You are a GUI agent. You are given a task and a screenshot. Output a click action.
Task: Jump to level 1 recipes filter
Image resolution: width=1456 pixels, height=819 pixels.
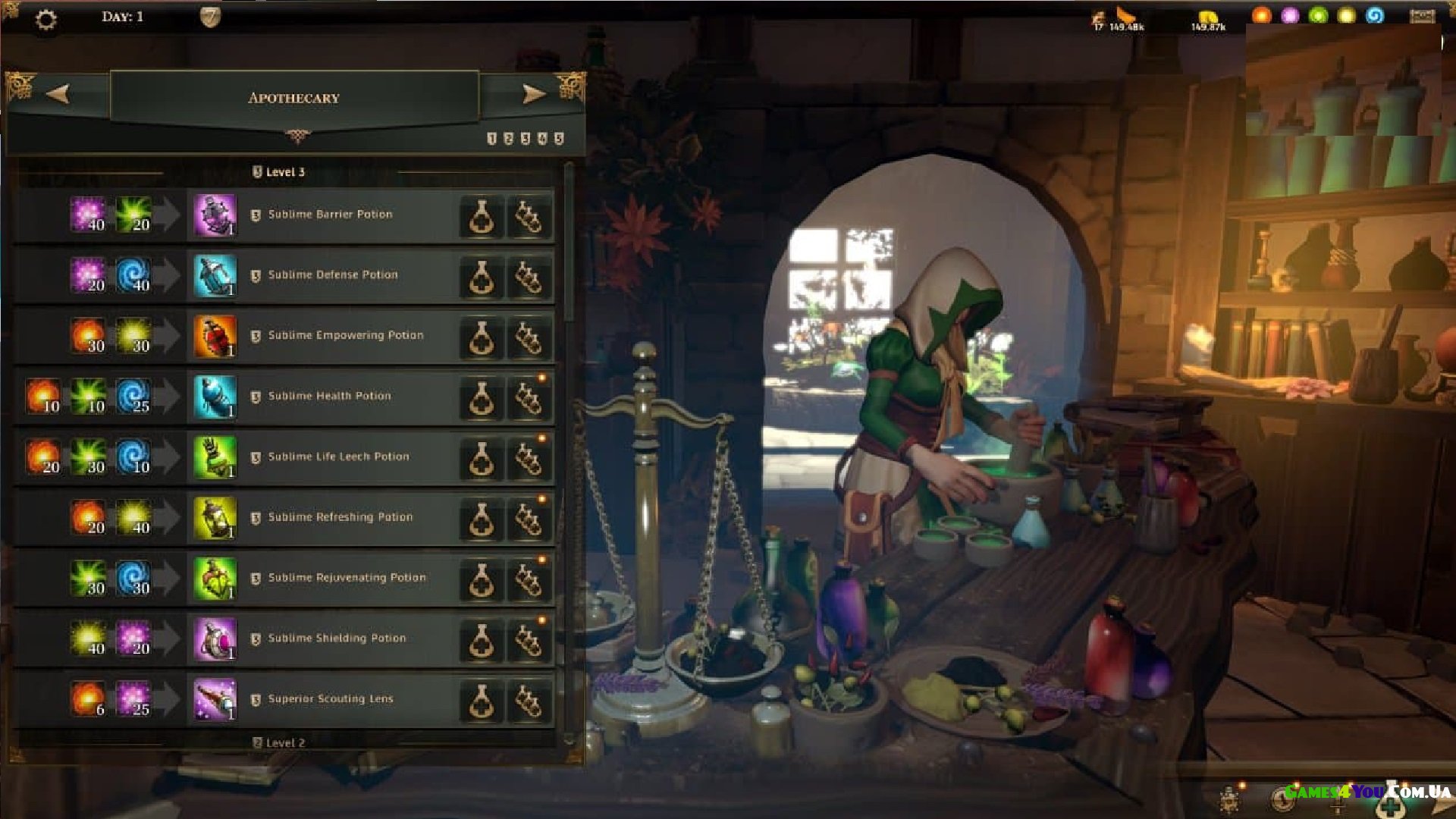(491, 139)
